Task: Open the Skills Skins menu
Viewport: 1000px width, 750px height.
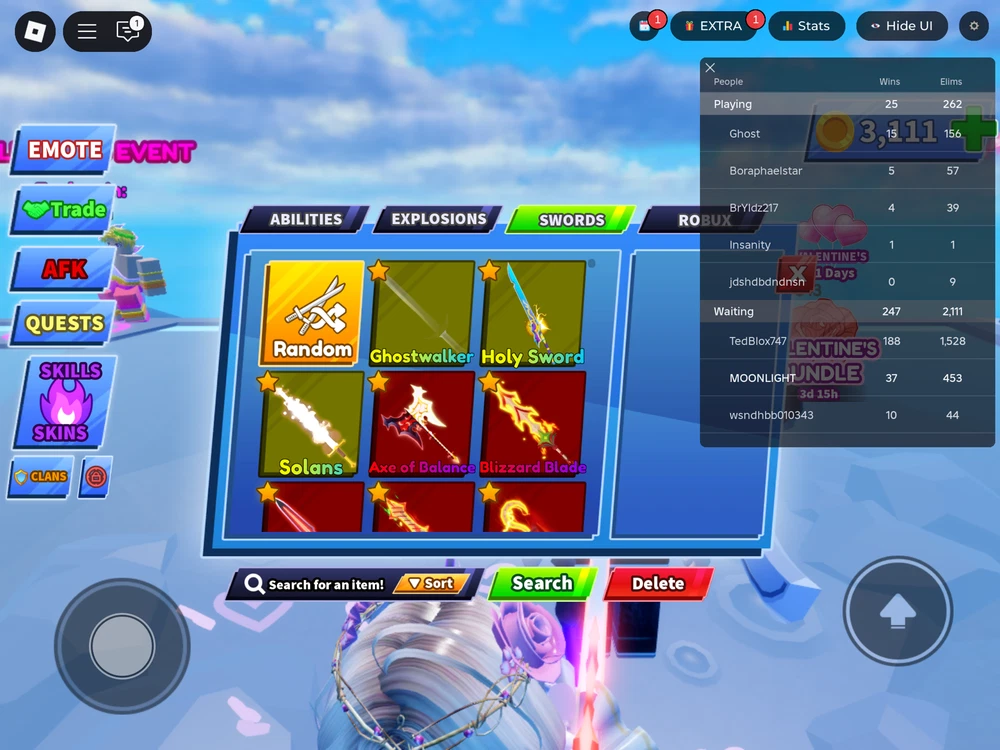Action: 68,402
